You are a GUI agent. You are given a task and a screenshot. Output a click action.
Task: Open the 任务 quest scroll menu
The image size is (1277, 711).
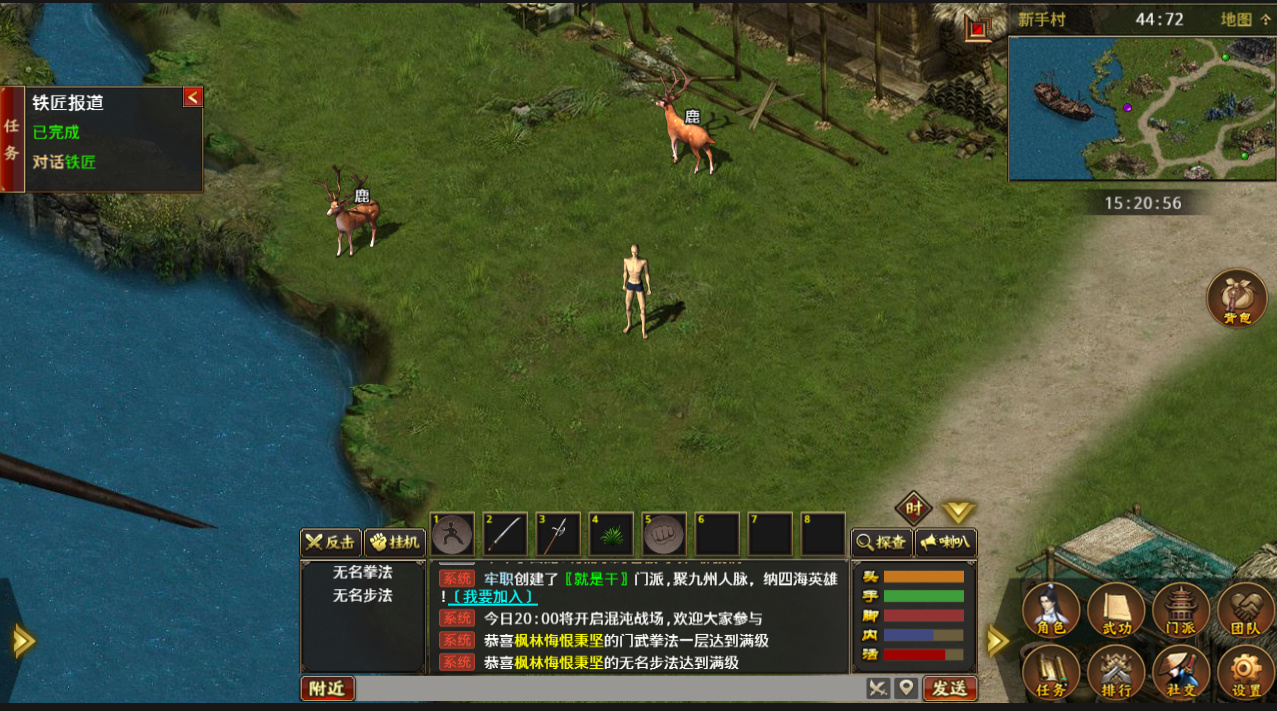click(1051, 672)
